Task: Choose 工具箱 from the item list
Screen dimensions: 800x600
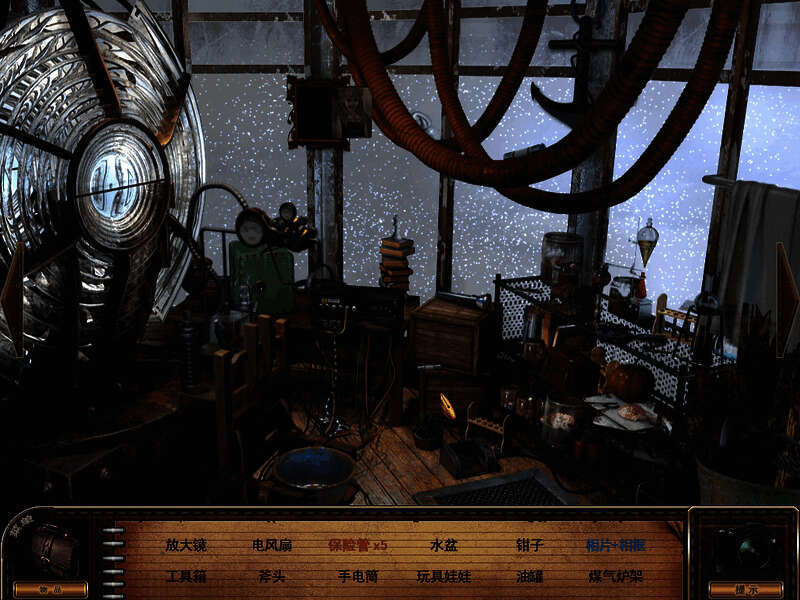Action: pyautogui.click(x=185, y=577)
